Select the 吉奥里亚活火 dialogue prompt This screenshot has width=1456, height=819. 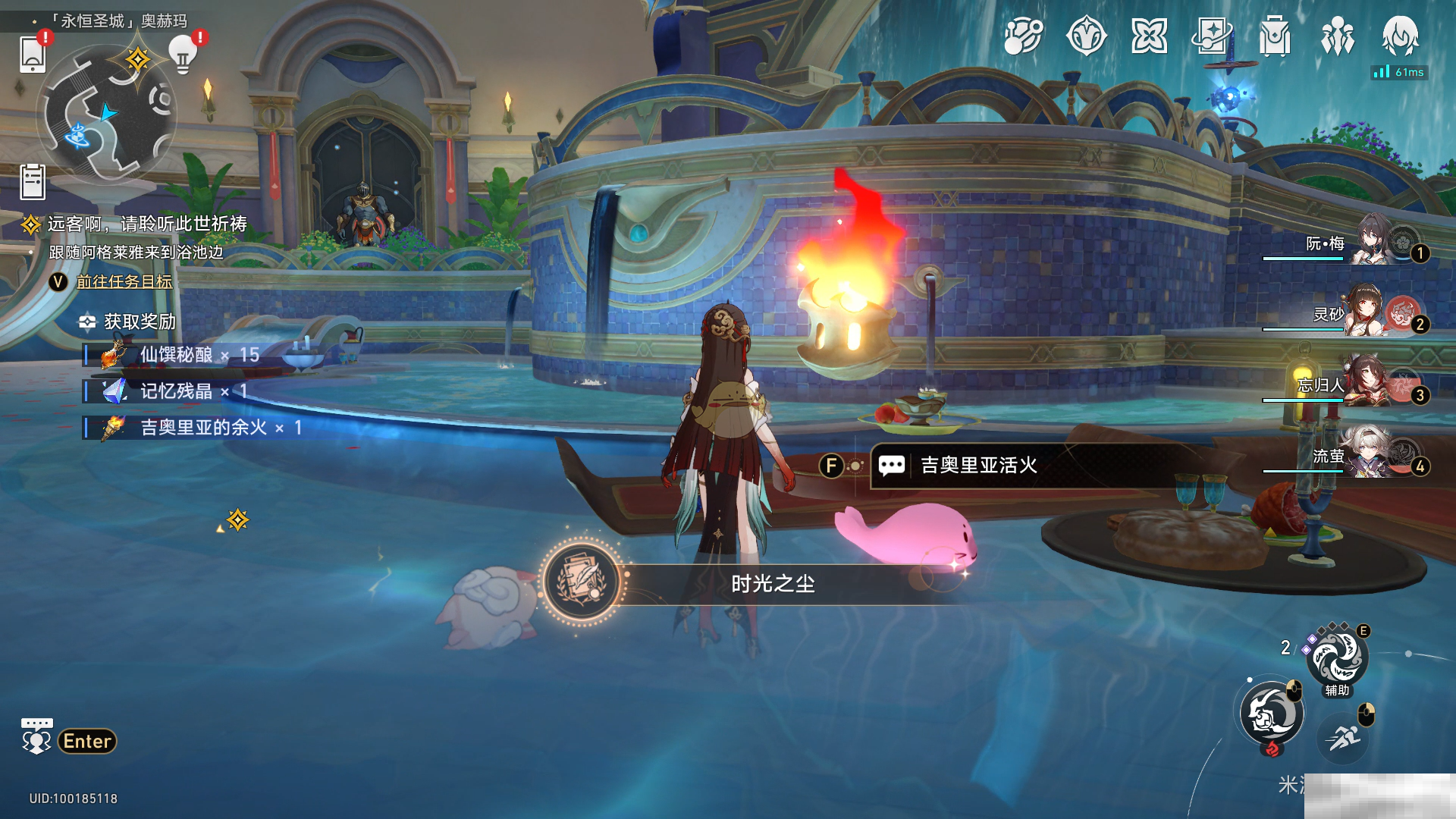tap(978, 466)
